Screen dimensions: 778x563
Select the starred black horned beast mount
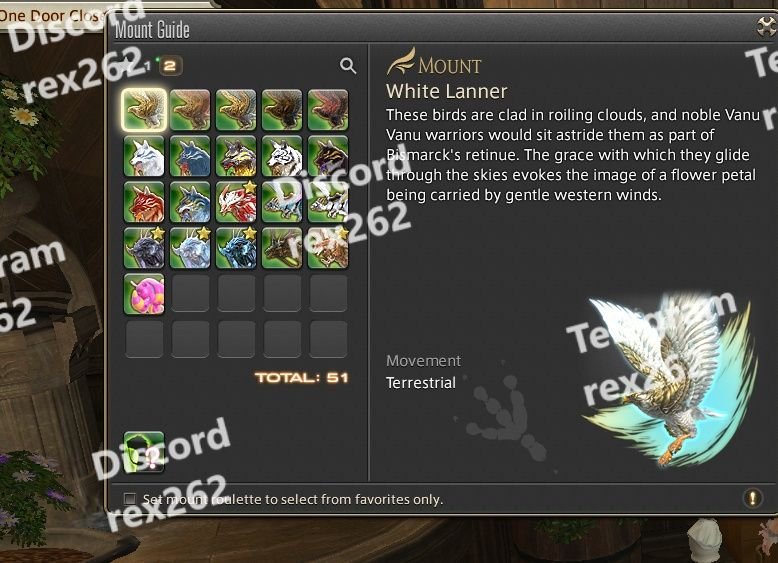[144, 248]
